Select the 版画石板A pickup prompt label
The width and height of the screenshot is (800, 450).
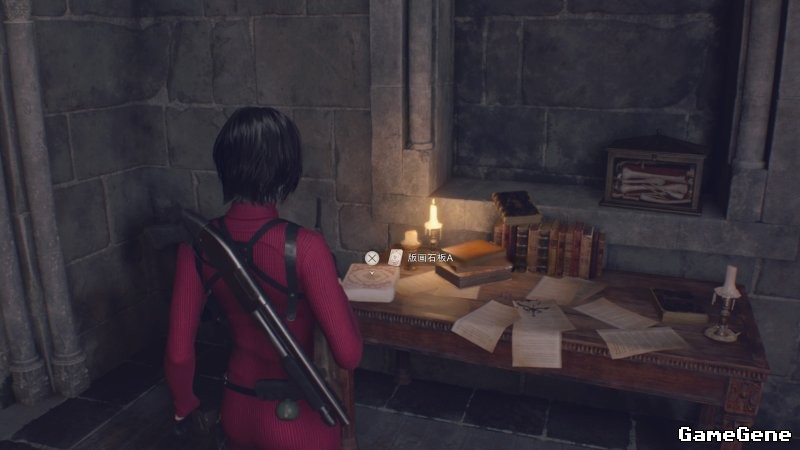coord(429,258)
